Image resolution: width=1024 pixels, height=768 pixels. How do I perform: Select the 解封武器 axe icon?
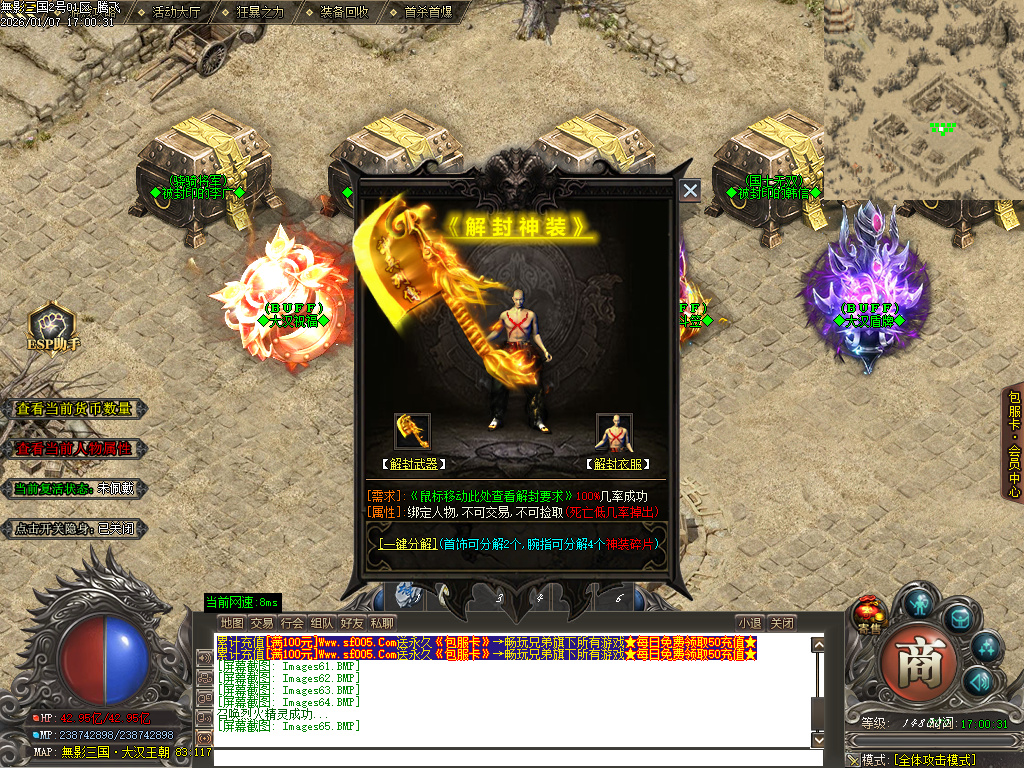point(412,431)
